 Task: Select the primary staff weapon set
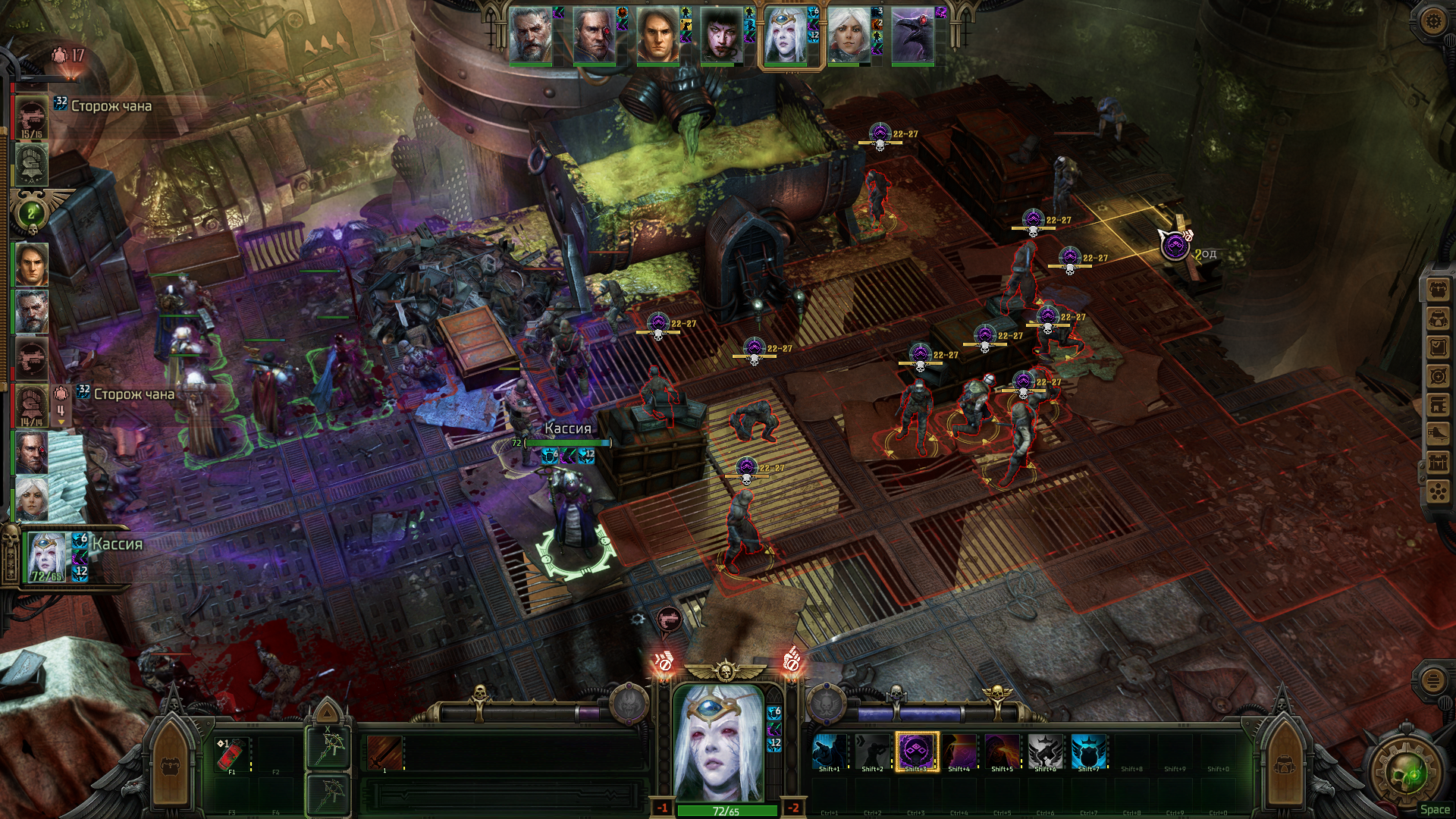point(328,748)
